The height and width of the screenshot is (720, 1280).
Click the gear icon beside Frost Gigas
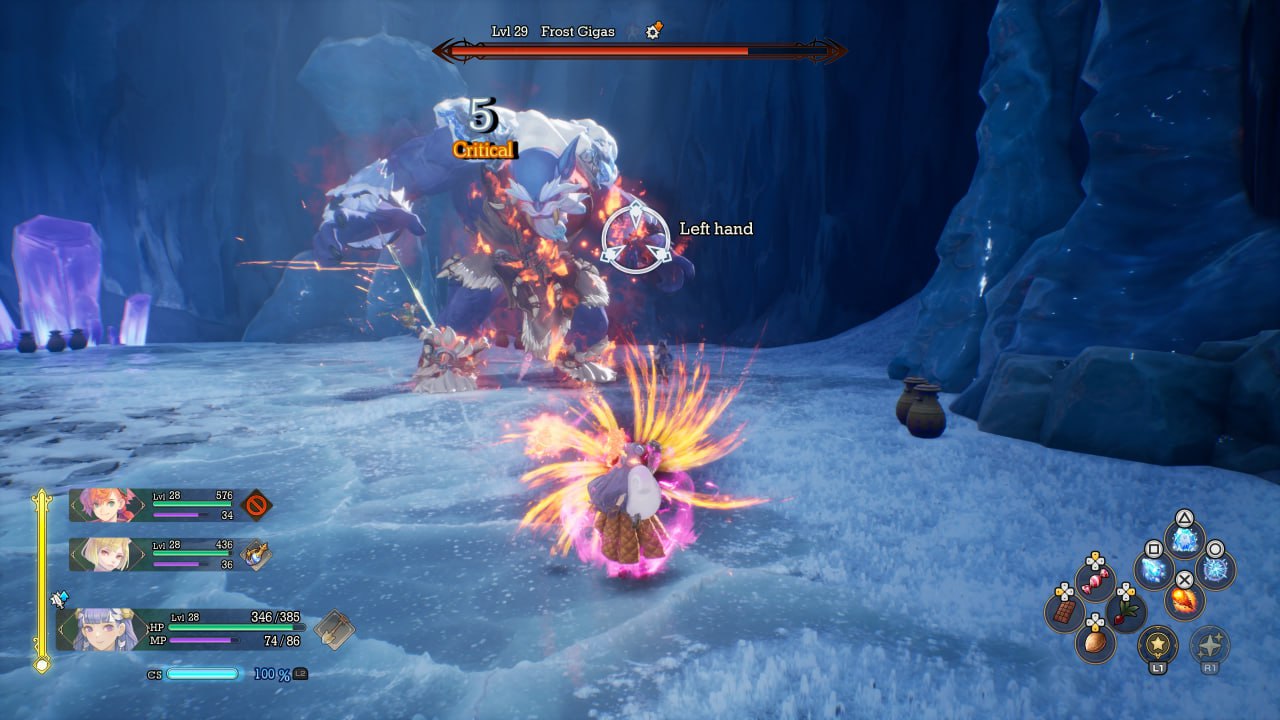(x=654, y=32)
